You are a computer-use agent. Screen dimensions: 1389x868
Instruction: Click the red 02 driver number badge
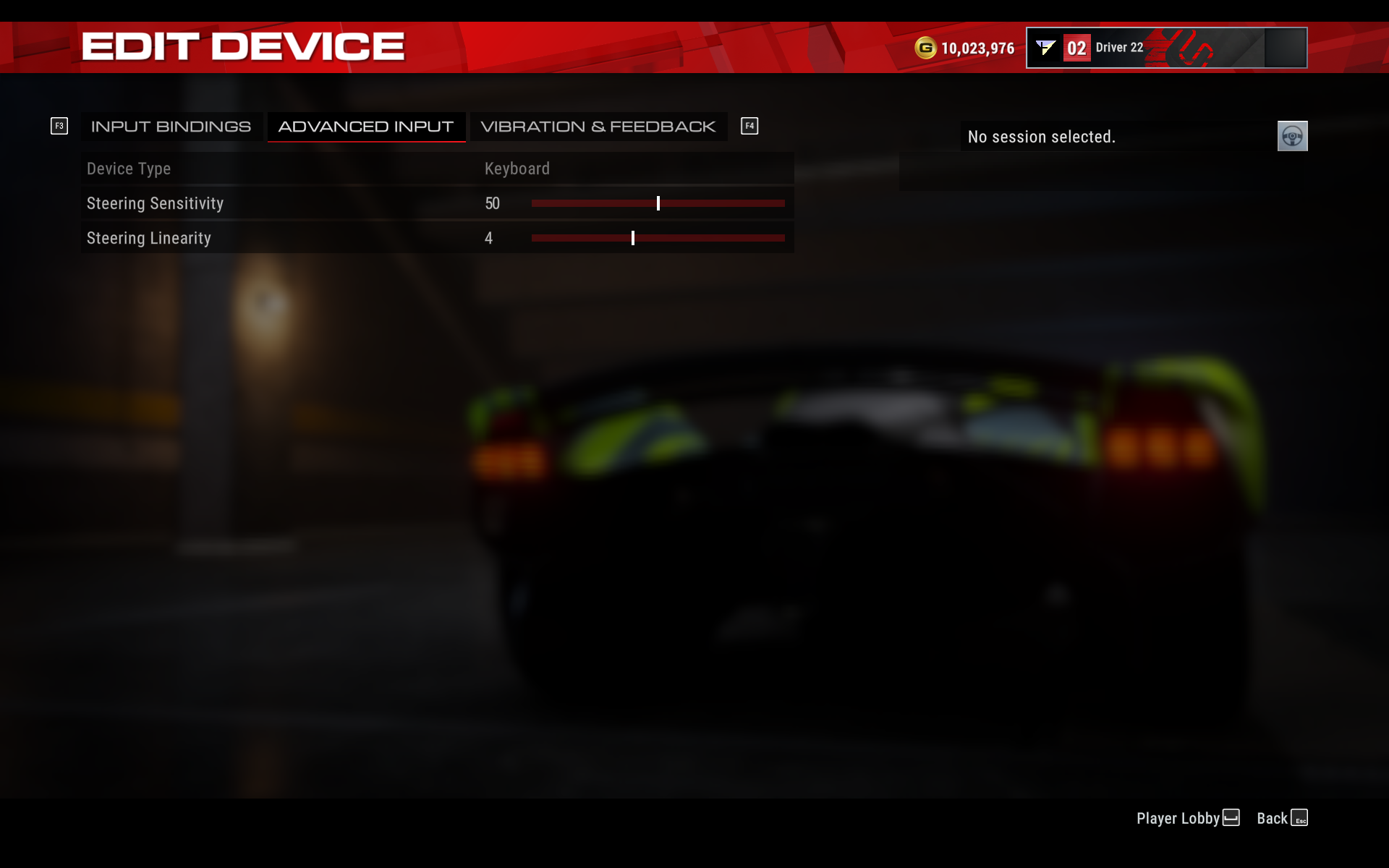coord(1076,47)
